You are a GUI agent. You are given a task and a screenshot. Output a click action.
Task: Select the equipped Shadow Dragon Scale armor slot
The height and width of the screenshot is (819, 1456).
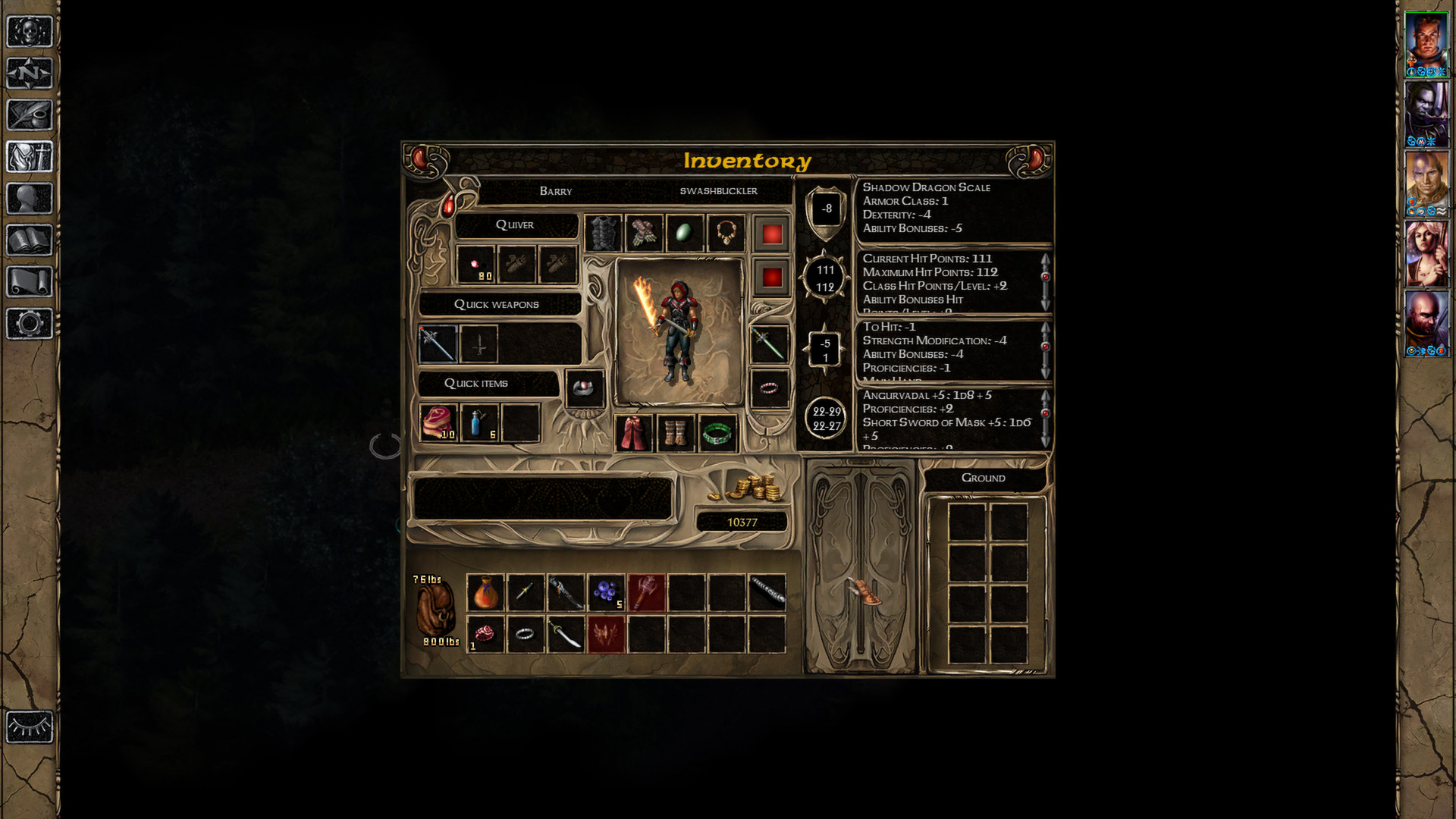click(x=603, y=233)
